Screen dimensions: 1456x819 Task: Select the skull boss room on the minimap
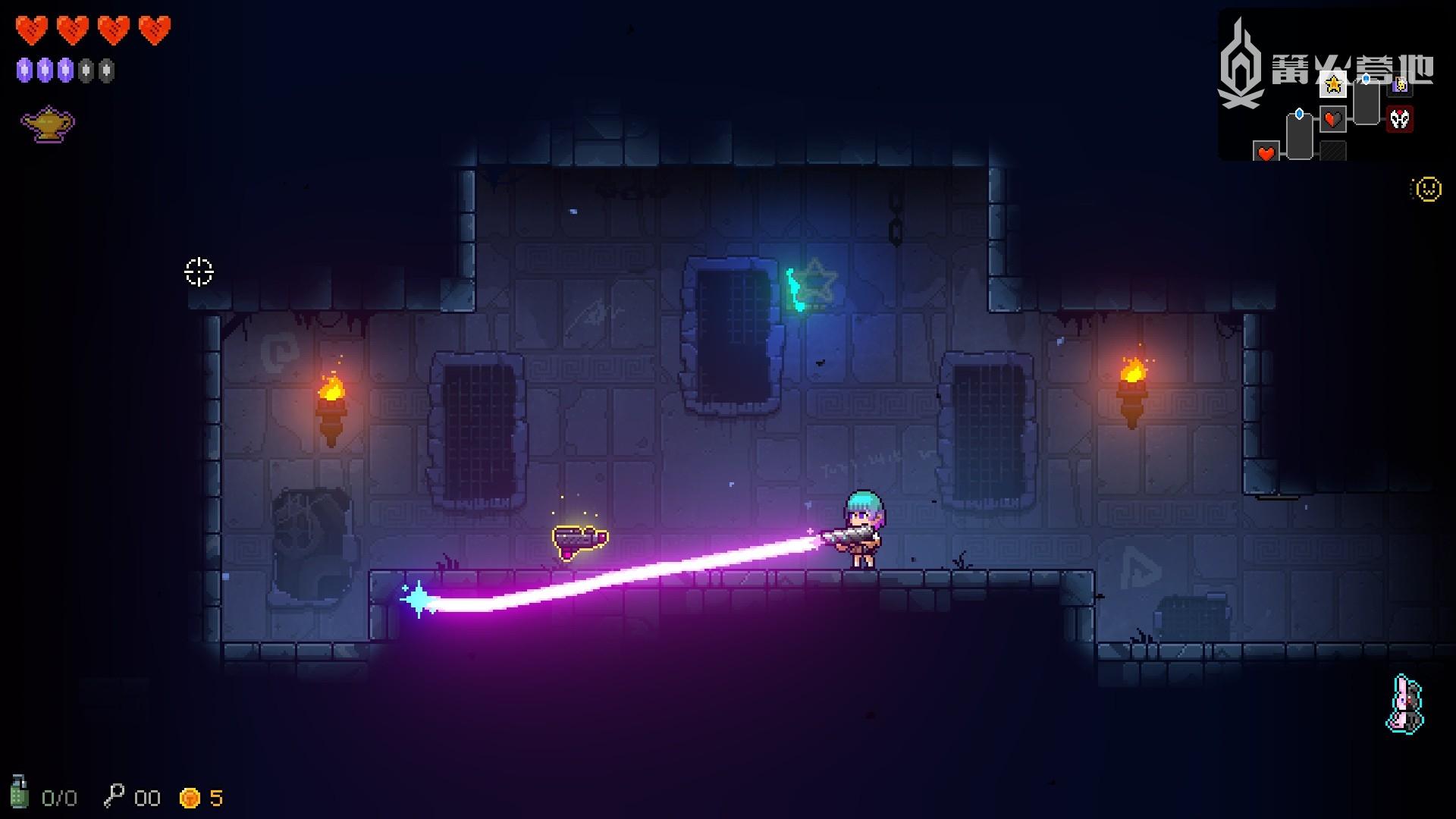[1400, 119]
